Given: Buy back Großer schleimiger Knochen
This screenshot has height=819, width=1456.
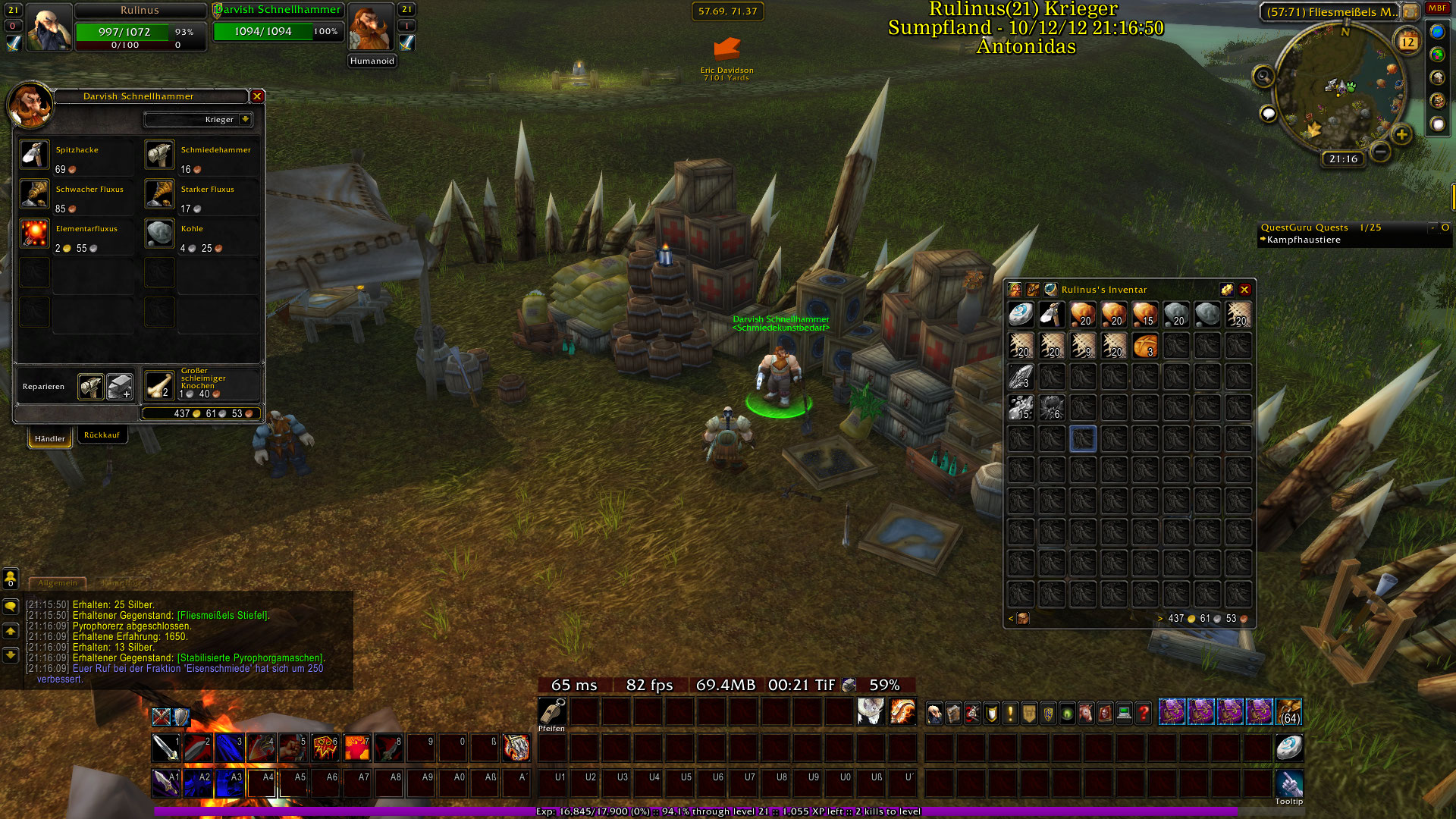Looking at the screenshot, I should coord(160,385).
